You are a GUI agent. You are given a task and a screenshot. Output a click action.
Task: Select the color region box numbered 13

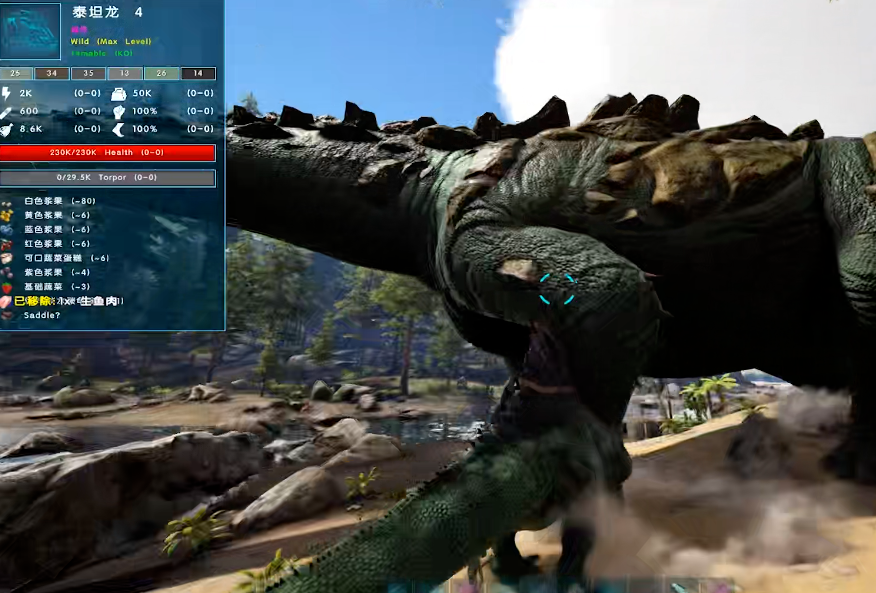coord(125,73)
